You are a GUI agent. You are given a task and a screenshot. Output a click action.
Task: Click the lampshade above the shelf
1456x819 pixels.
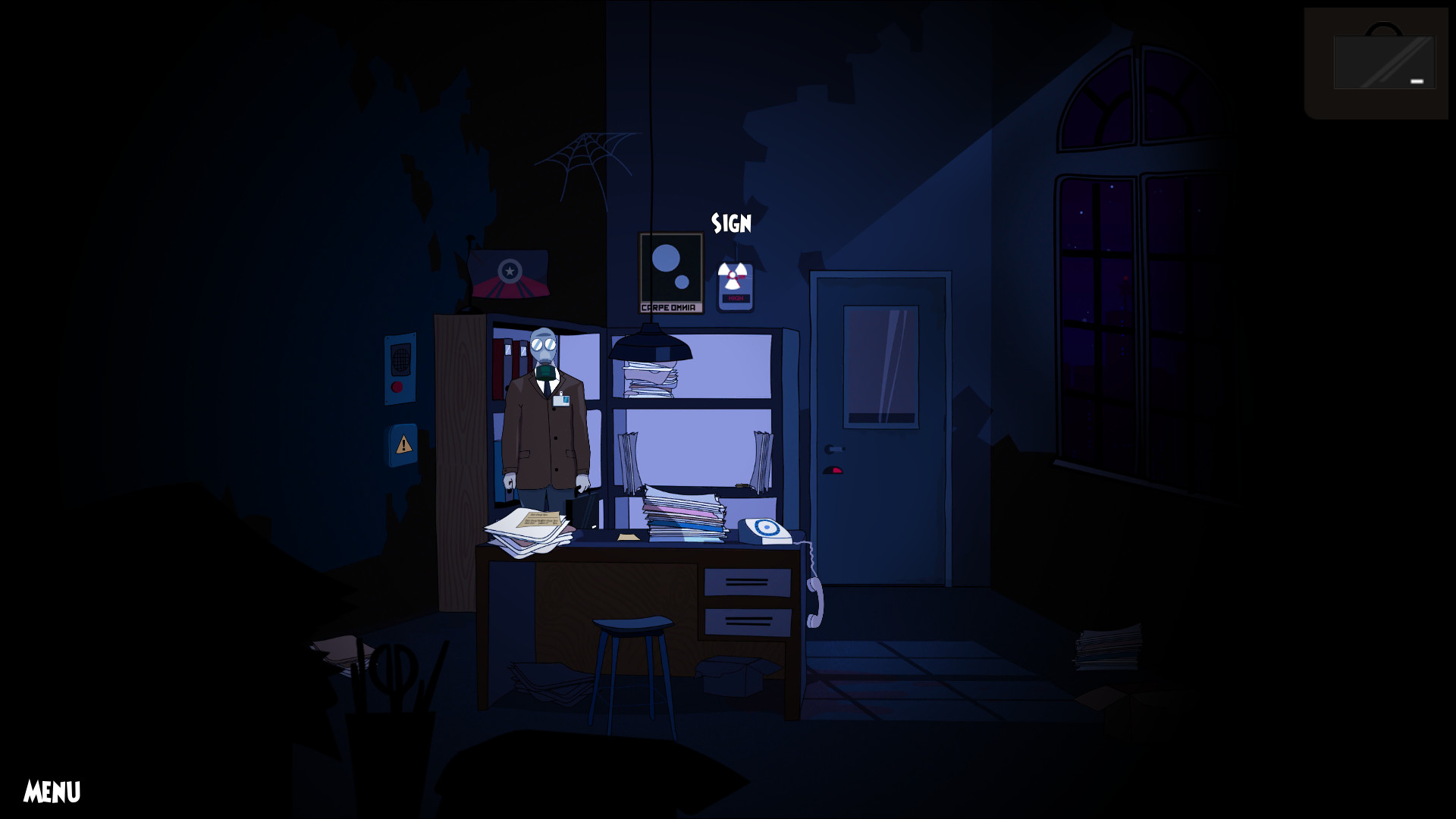650,347
